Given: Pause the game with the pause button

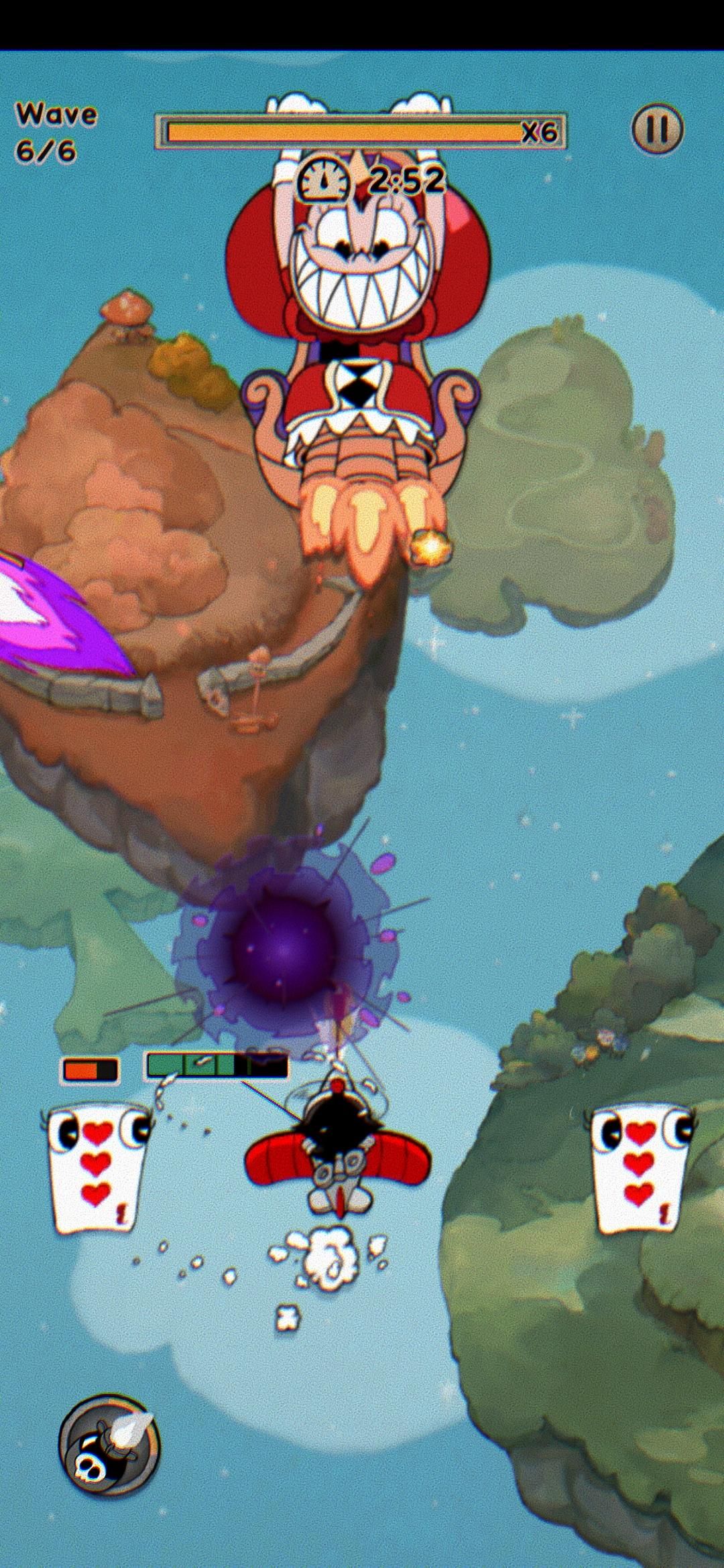Looking at the screenshot, I should pyautogui.click(x=657, y=130).
